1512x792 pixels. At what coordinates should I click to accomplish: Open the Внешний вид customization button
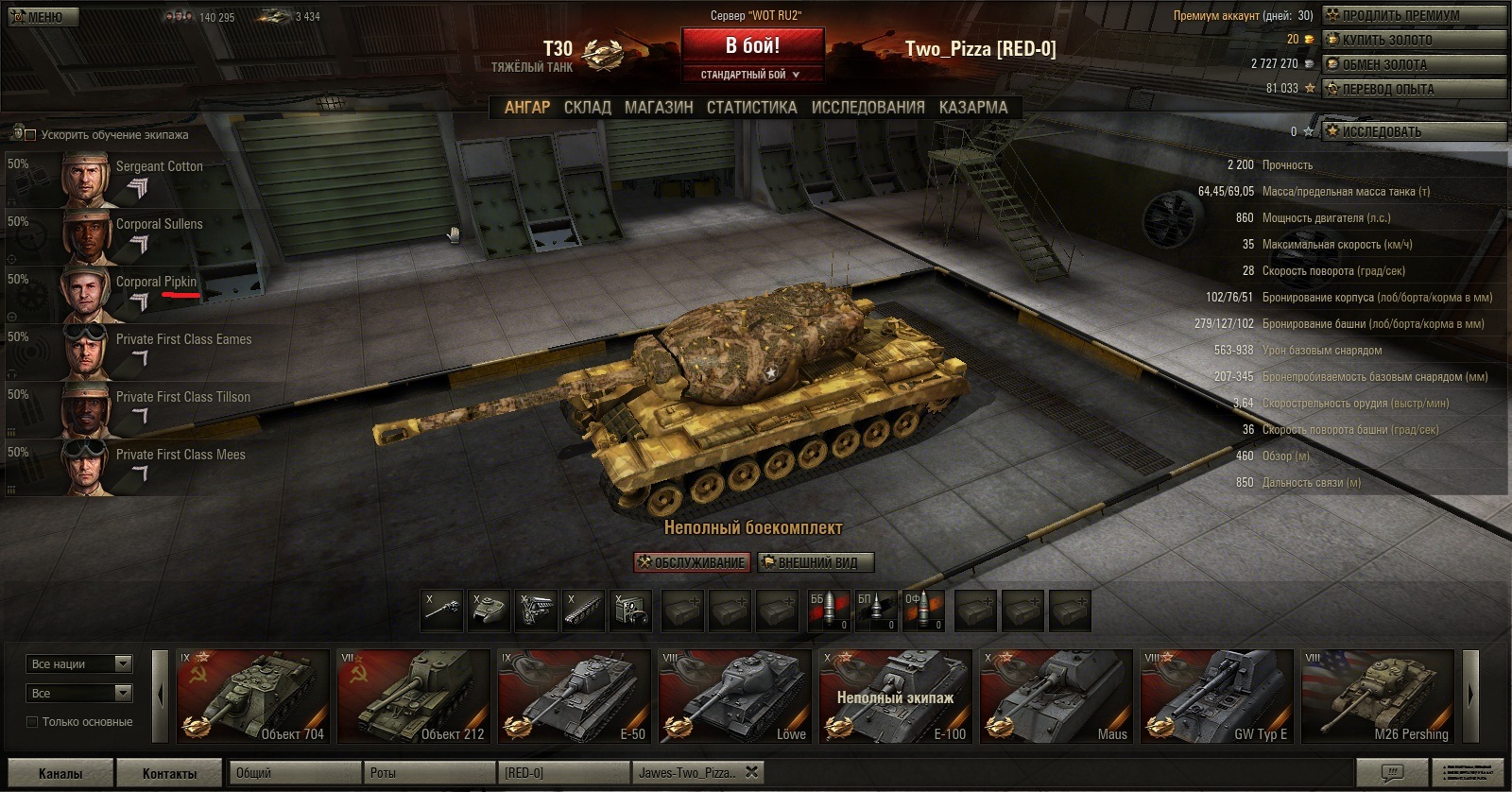coord(816,562)
